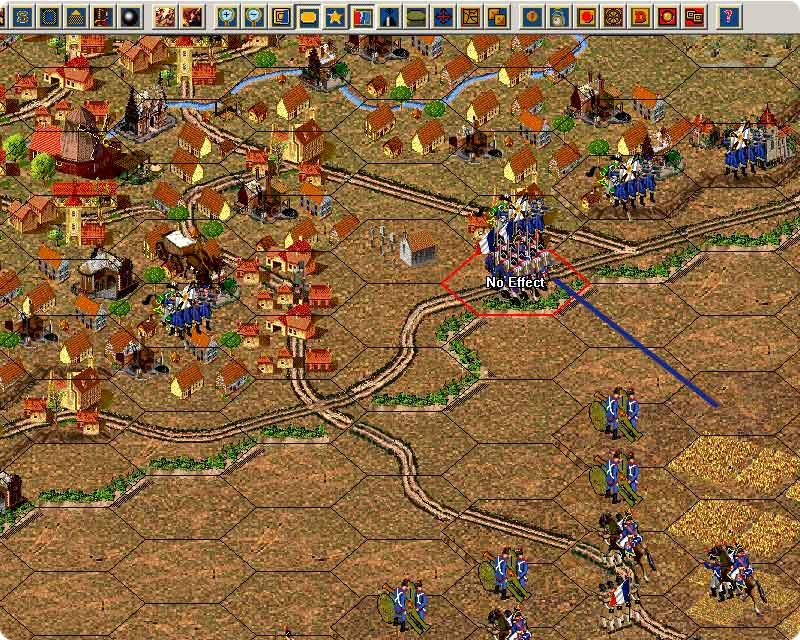The image size is (800, 640).
Task: Toggle the gold star toolbar button
Action: pyautogui.click(x=336, y=16)
